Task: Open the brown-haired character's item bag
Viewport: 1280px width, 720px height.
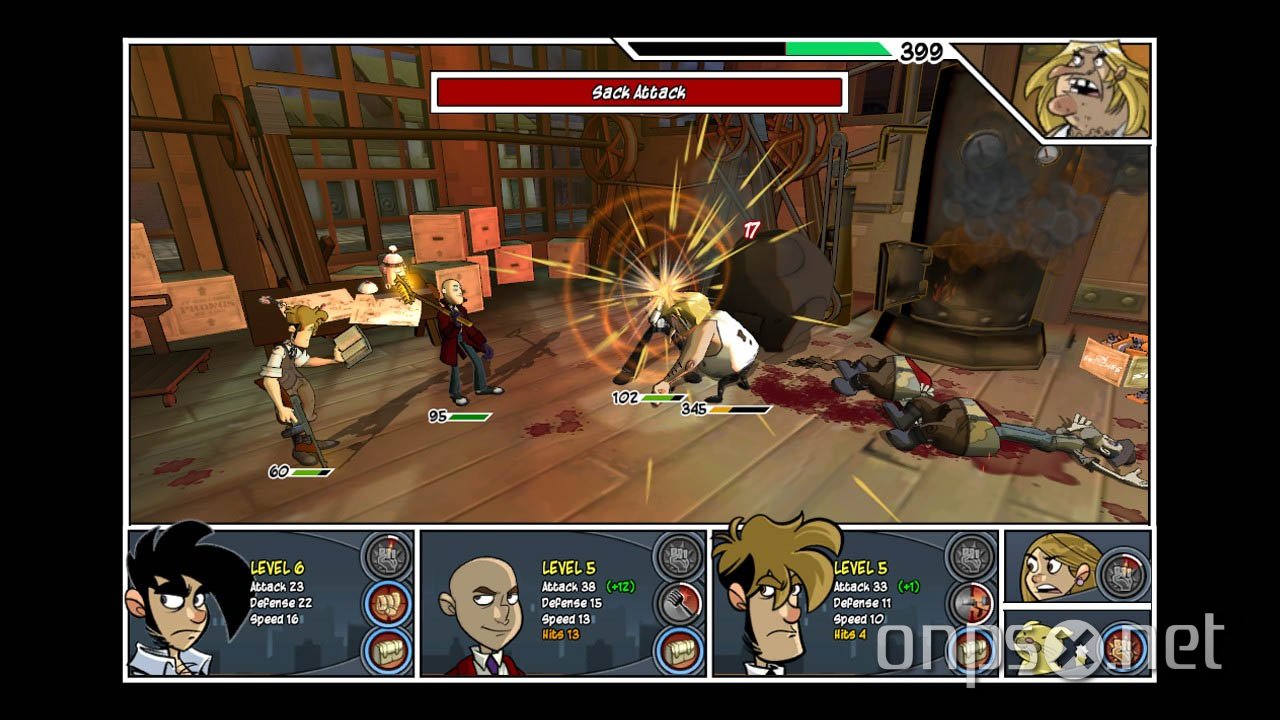Action: 971,651
